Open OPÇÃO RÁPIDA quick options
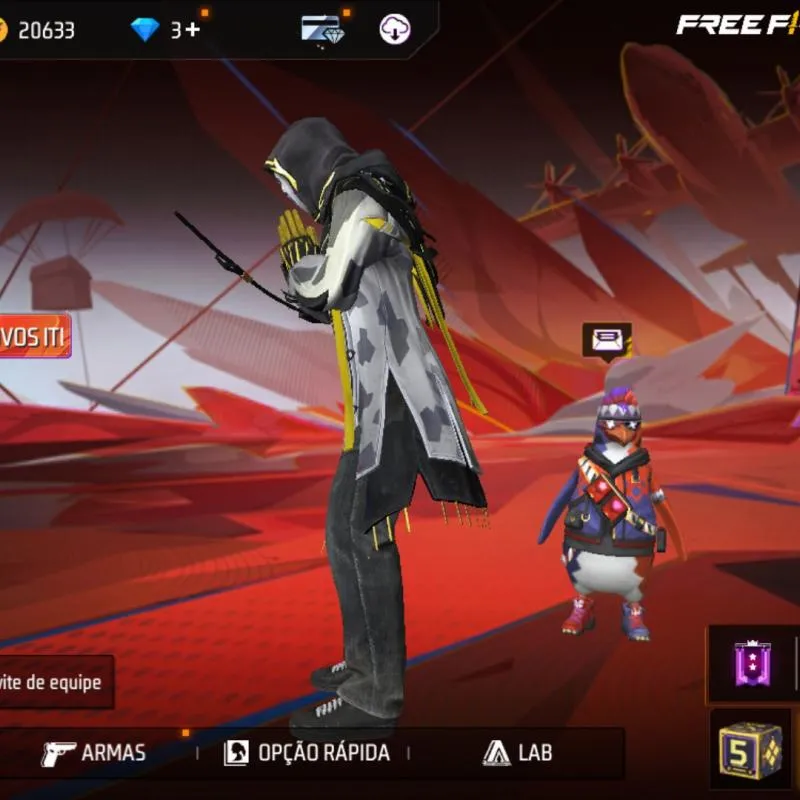800x800 pixels. coord(306,753)
